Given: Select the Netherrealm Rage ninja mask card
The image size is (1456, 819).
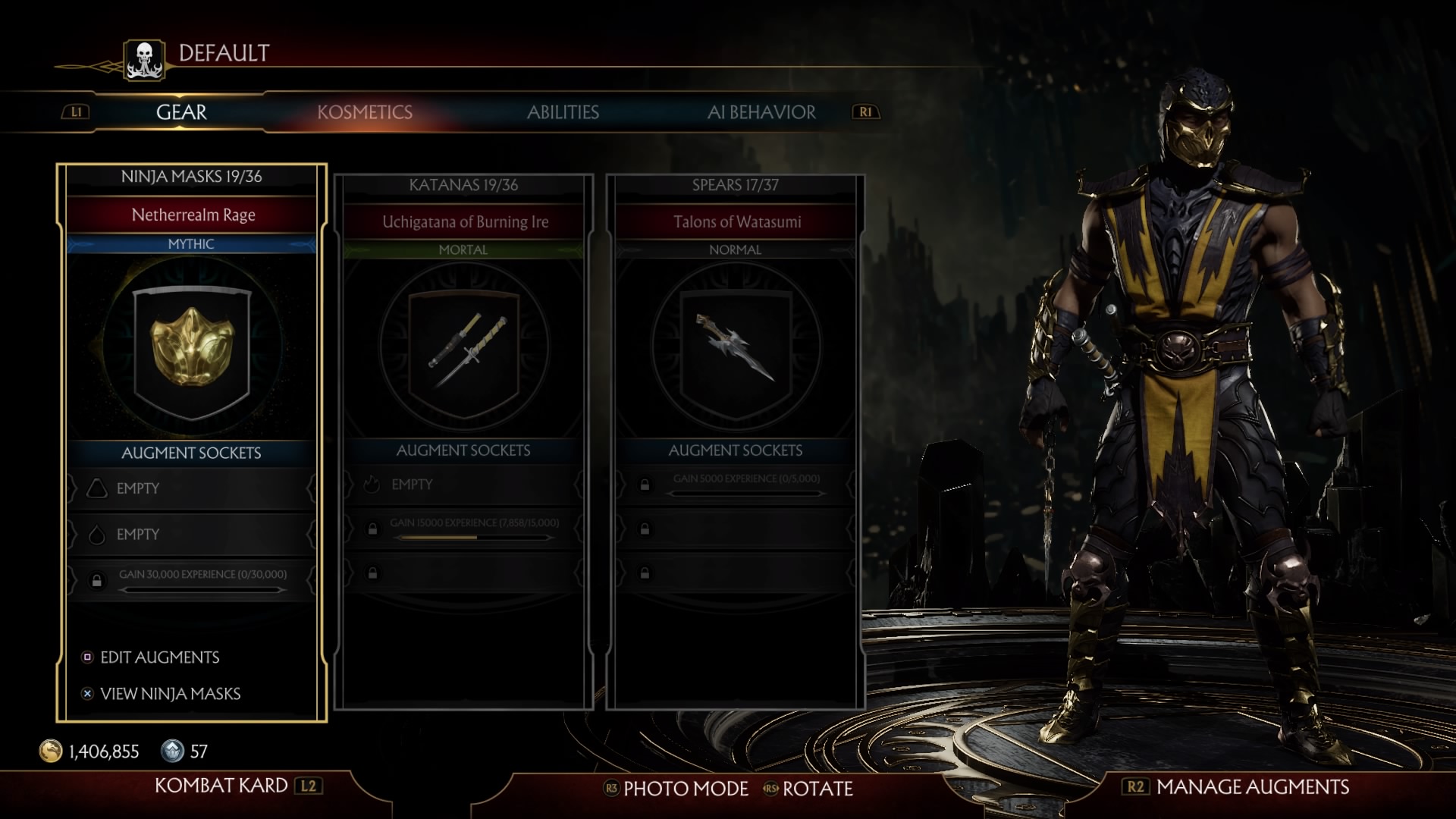Looking at the screenshot, I should tap(192, 350).
